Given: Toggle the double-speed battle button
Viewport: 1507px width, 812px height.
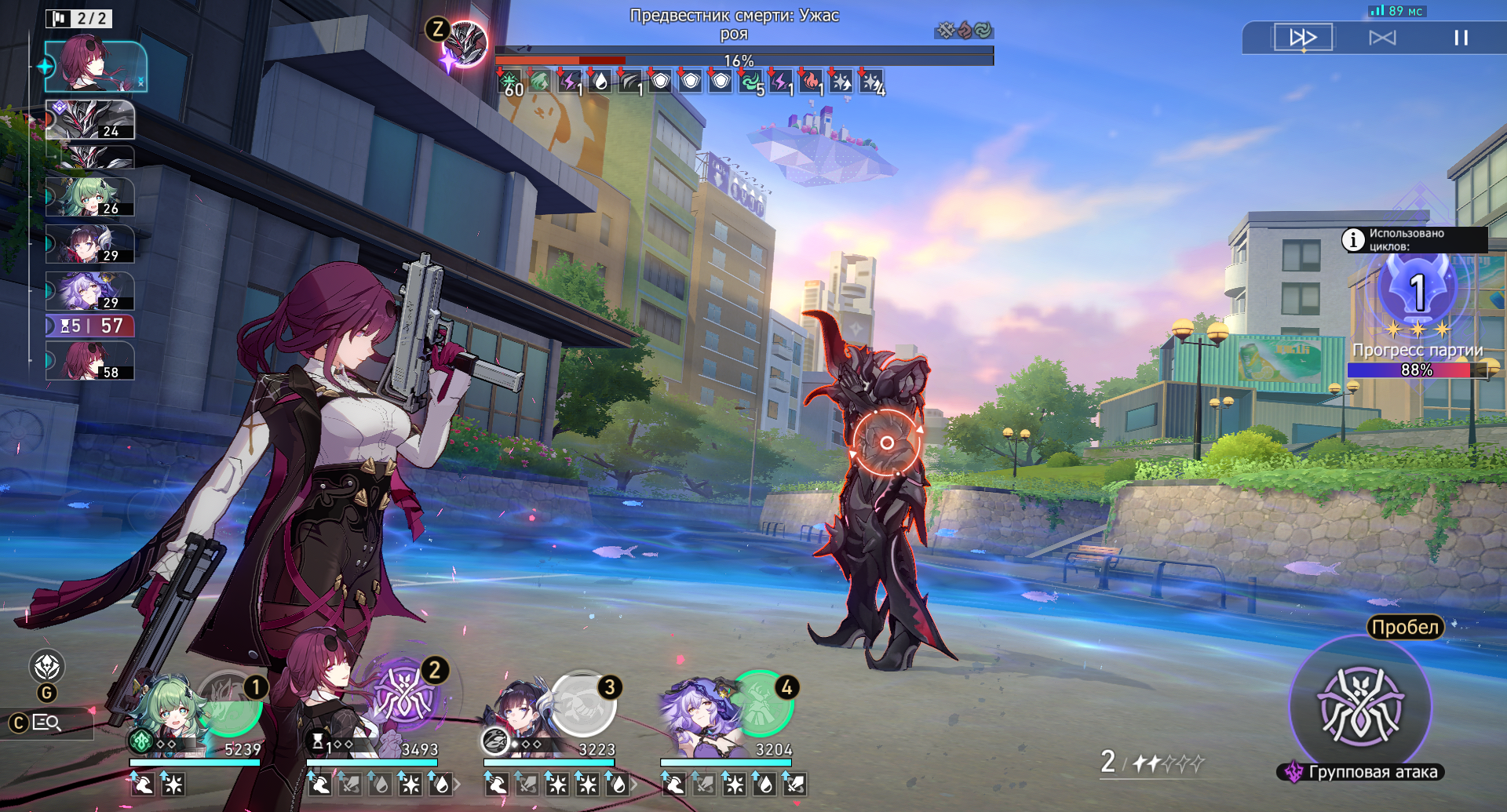Looking at the screenshot, I should pos(1303,38).
